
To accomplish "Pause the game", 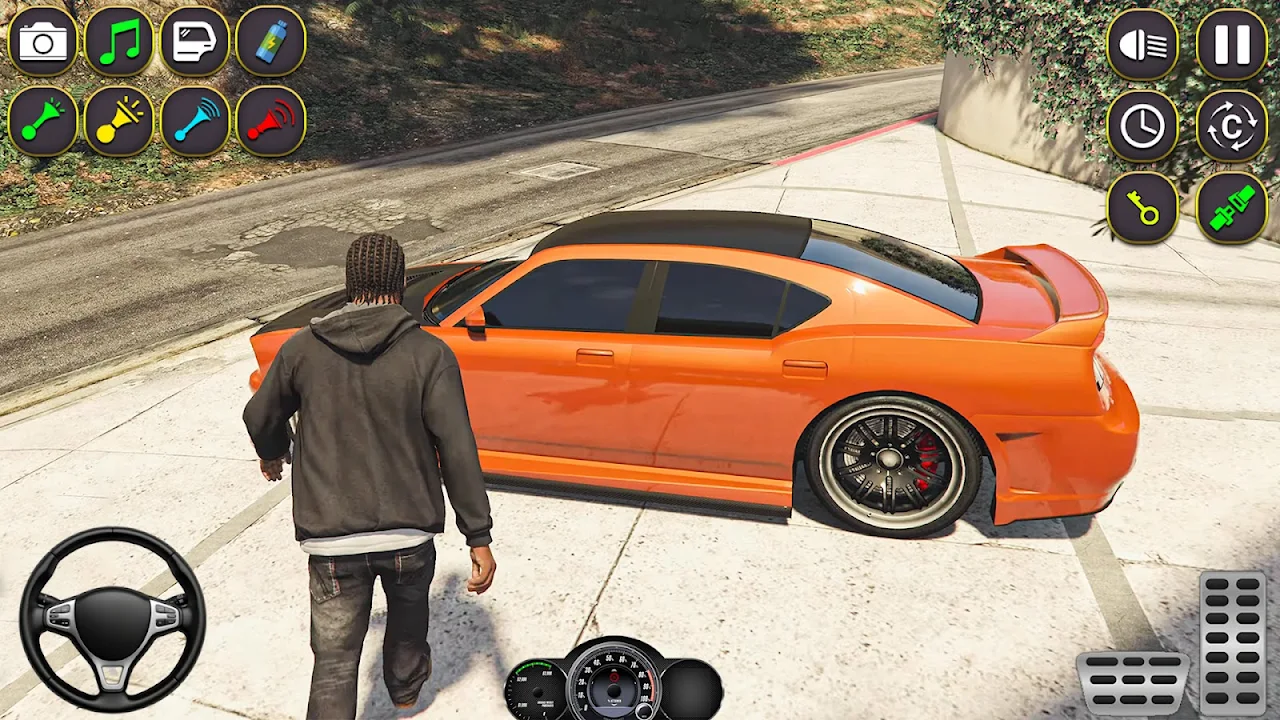I will (1232, 45).
